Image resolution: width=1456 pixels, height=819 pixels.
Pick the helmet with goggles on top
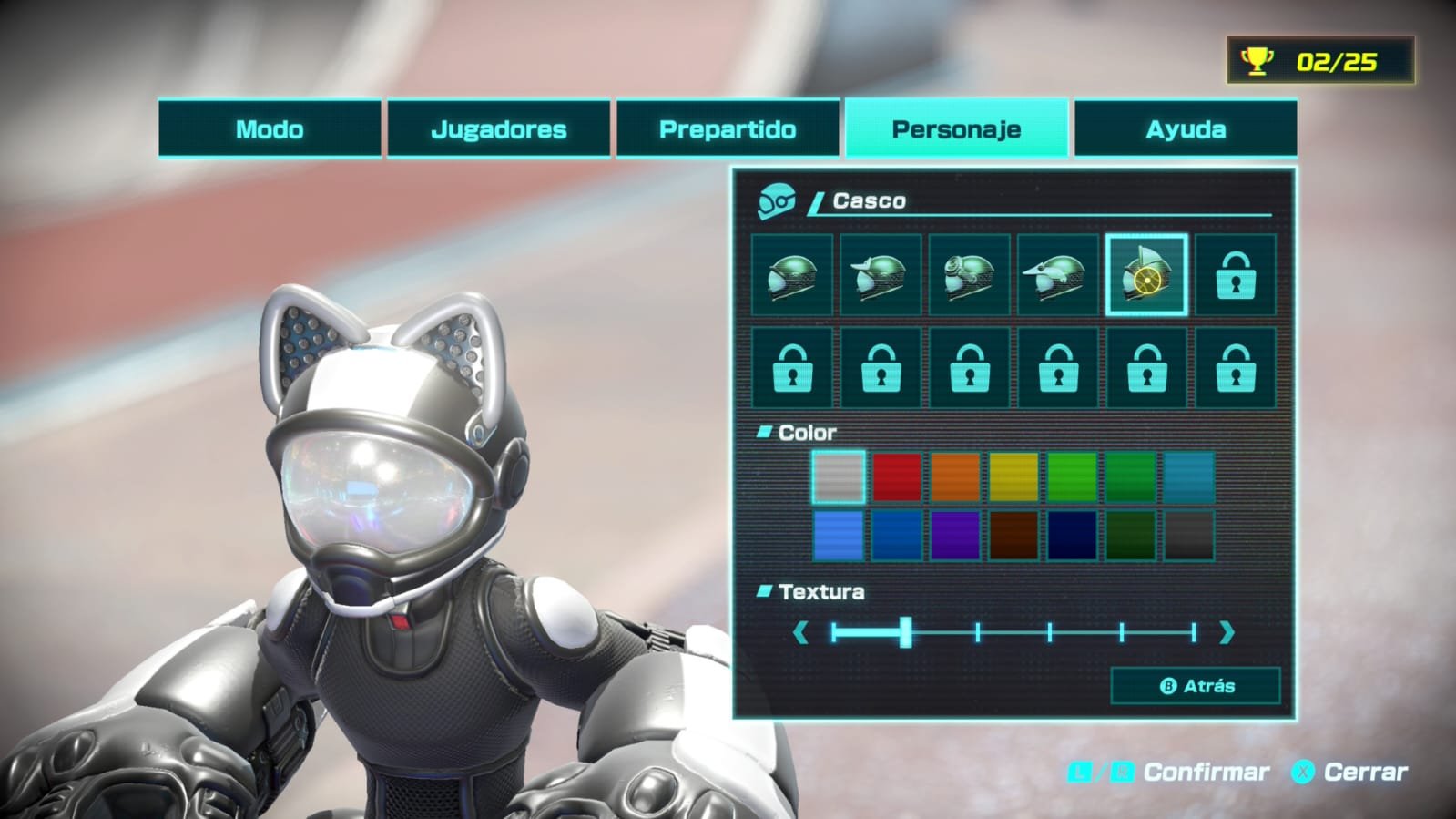(969, 275)
